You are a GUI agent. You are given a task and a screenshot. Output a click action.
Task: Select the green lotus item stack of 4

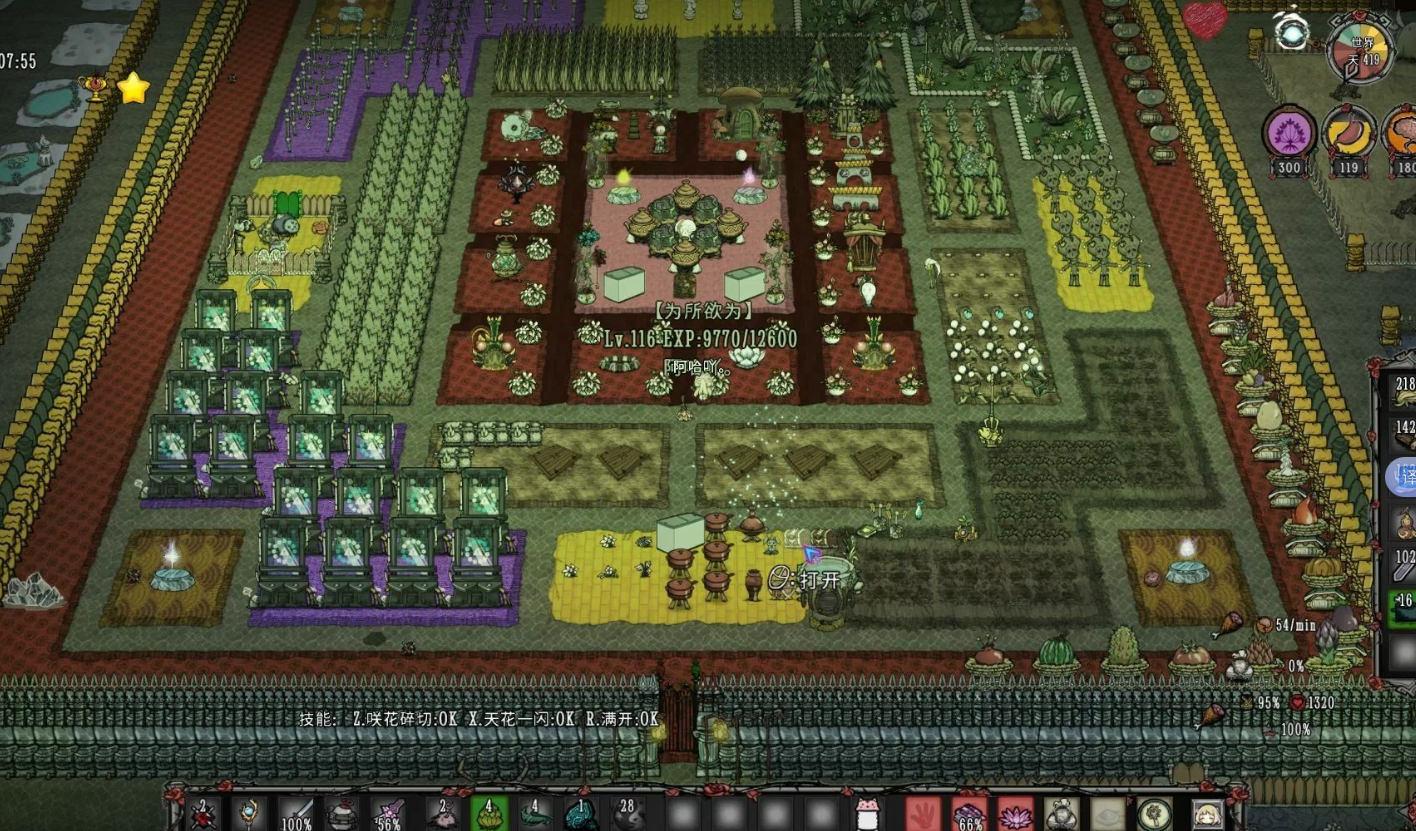489,812
